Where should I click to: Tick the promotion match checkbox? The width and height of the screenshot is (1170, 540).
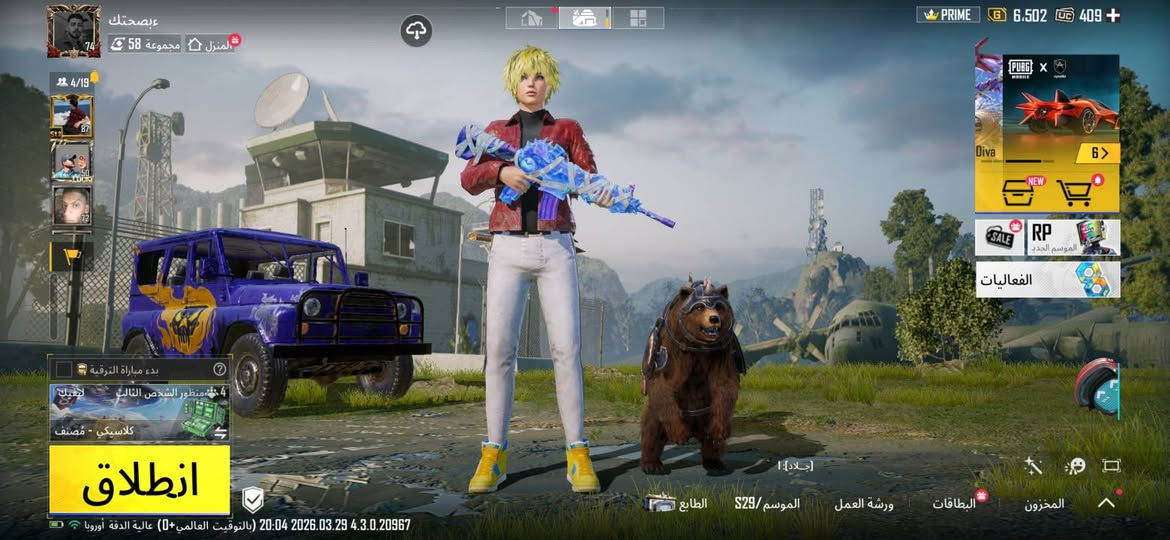(x=64, y=368)
